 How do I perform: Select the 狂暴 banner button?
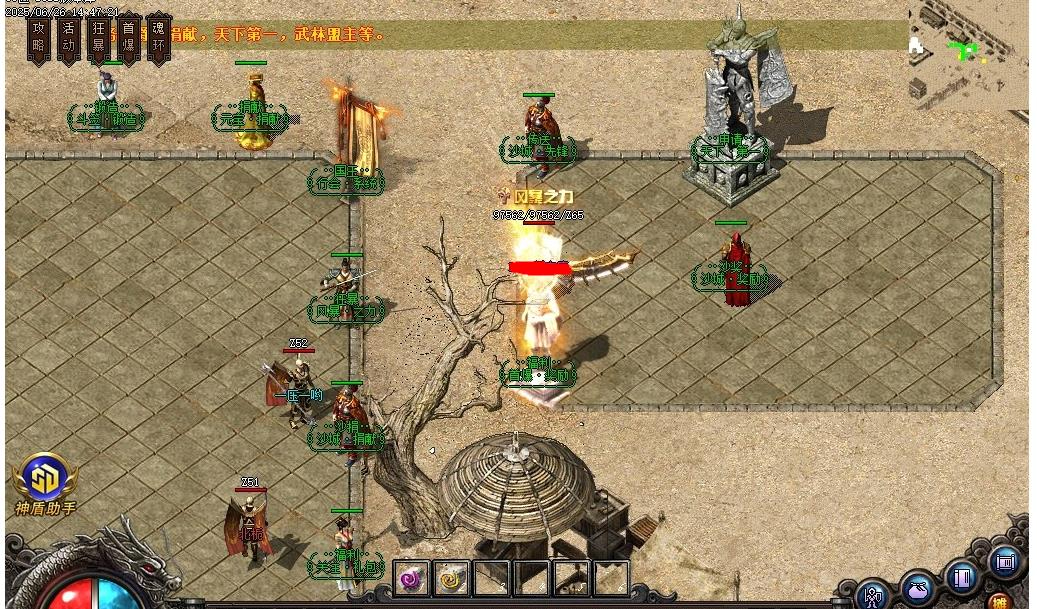tap(98, 38)
